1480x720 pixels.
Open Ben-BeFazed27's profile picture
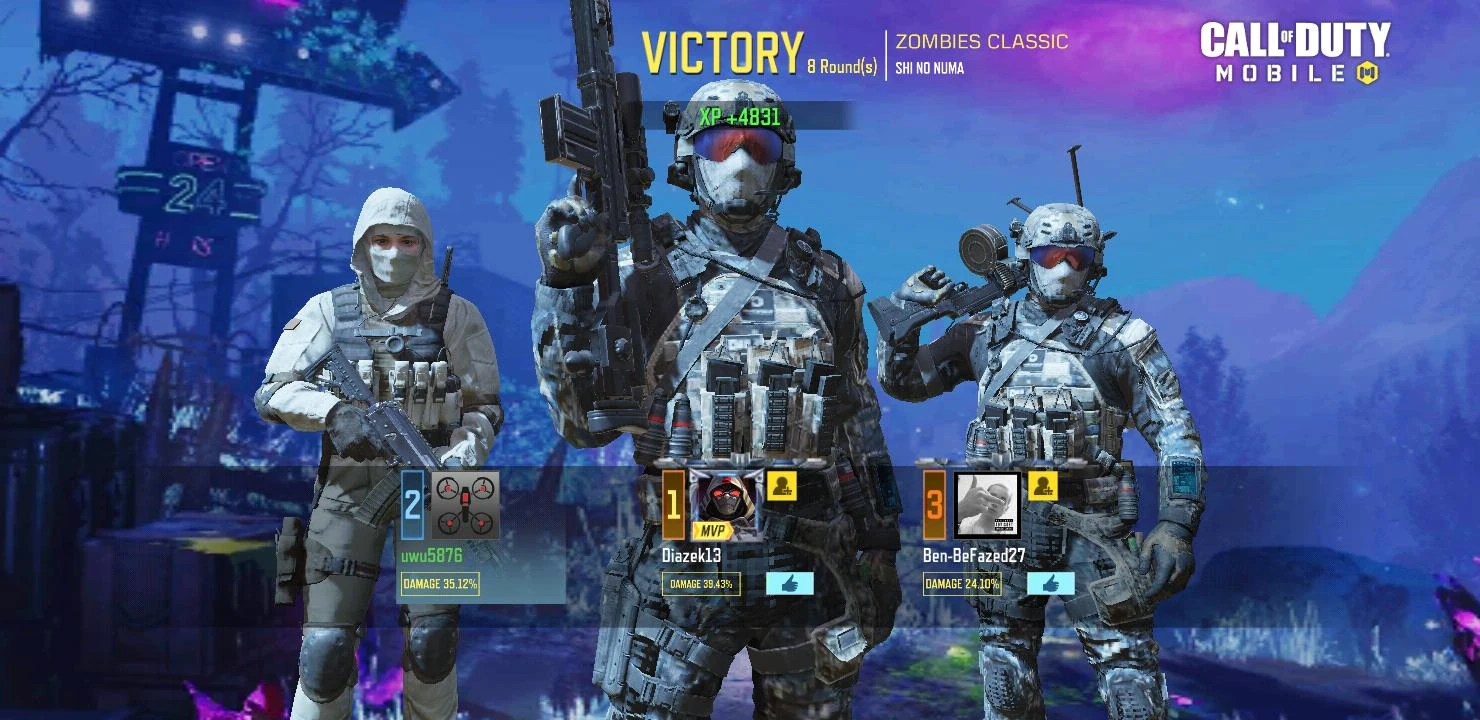[986, 505]
